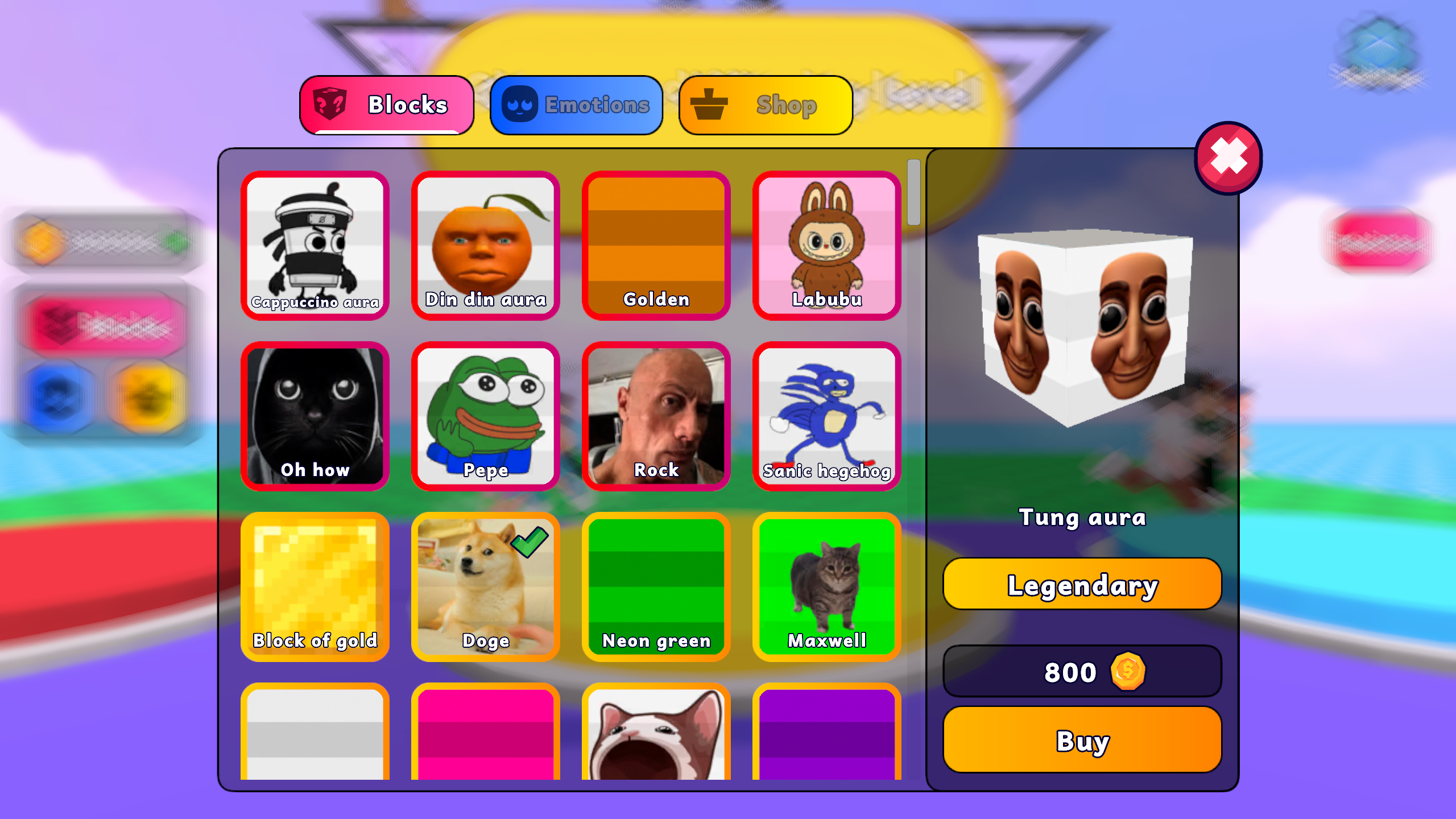Select the Neon green color block
The width and height of the screenshot is (1456, 819).
coord(656,588)
